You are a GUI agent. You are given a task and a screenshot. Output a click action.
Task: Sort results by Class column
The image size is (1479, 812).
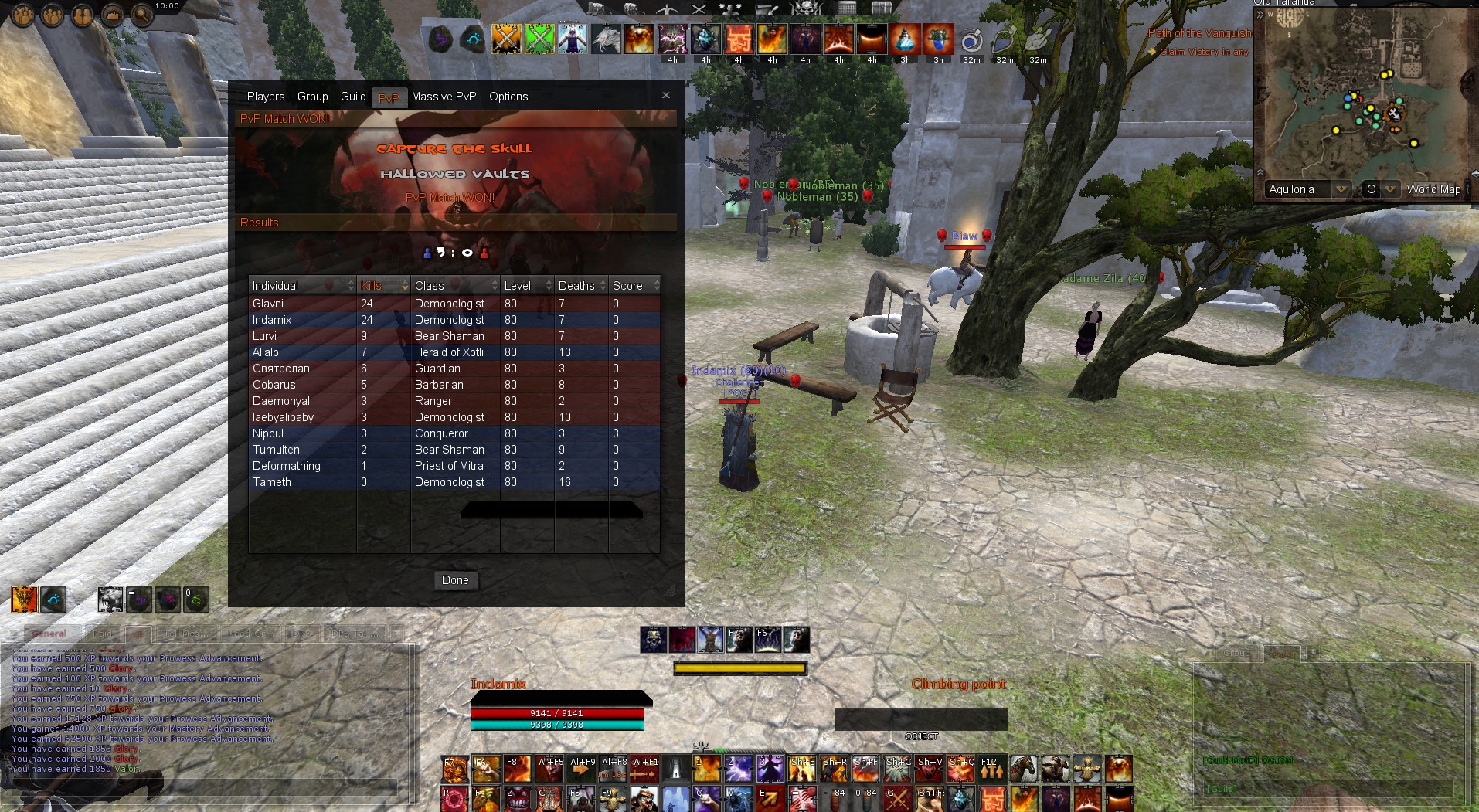click(455, 286)
